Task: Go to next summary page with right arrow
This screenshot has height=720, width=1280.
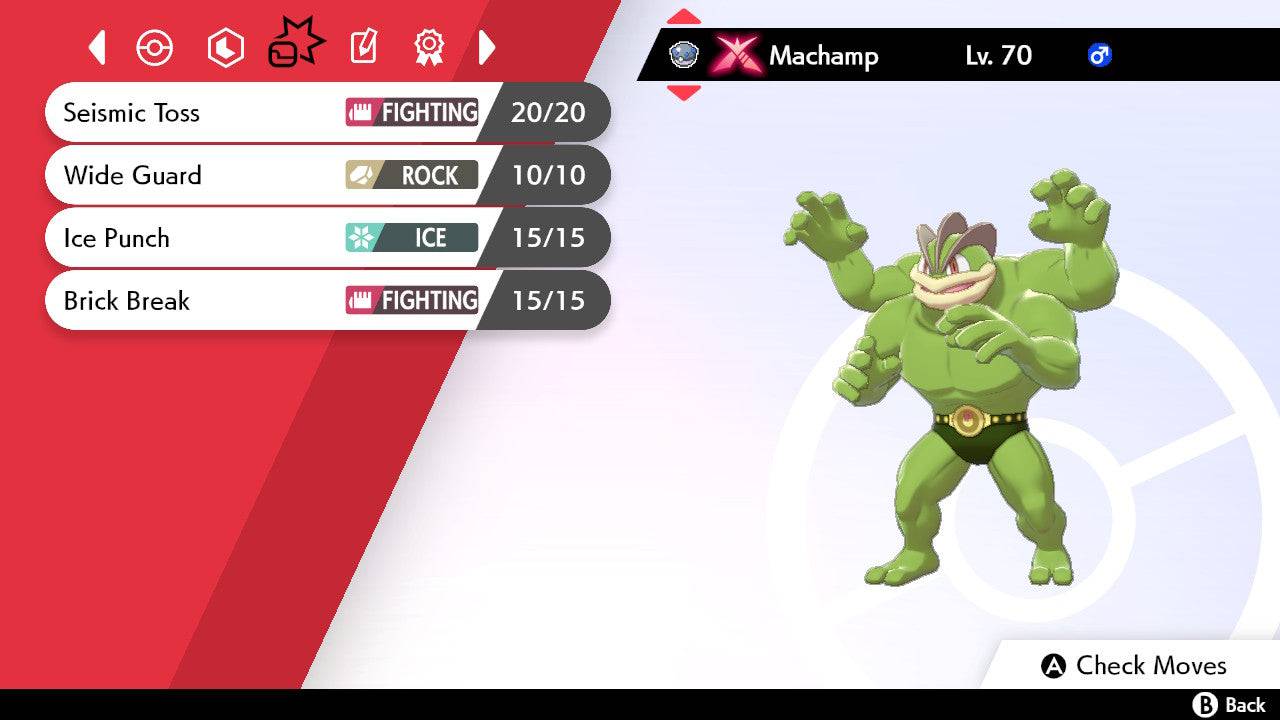Action: point(487,47)
